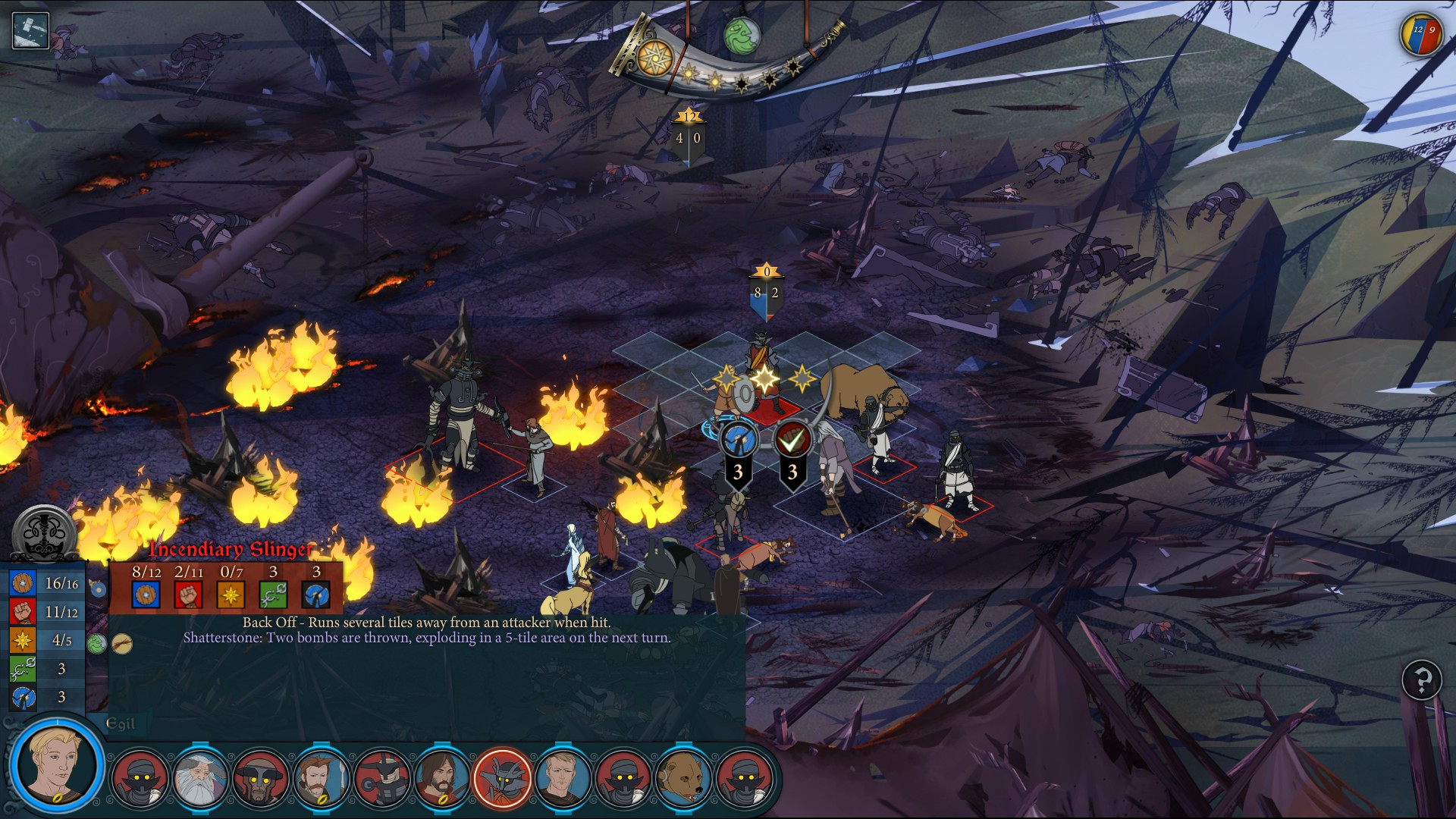Inspect the tan stick ability icon

(x=122, y=644)
